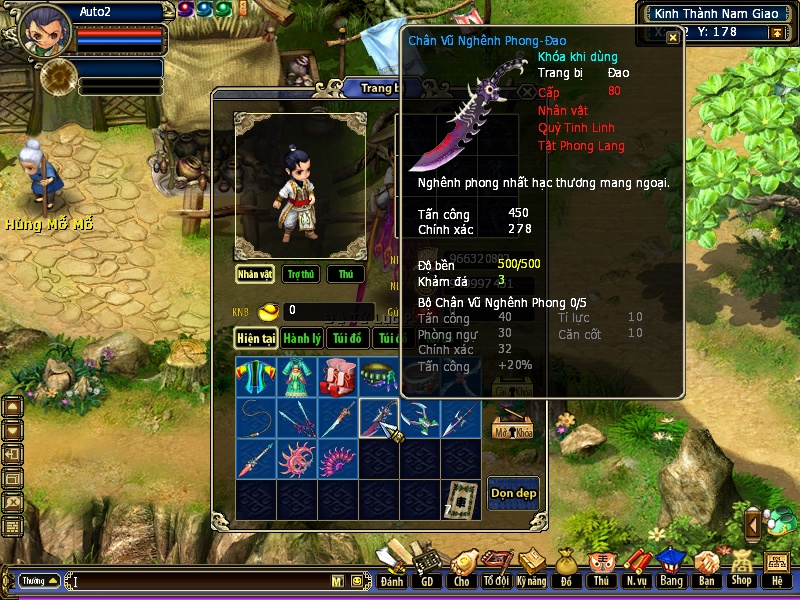Select the red boots inventory slot
Screen dimensions: 800x600
tap(337, 378)
